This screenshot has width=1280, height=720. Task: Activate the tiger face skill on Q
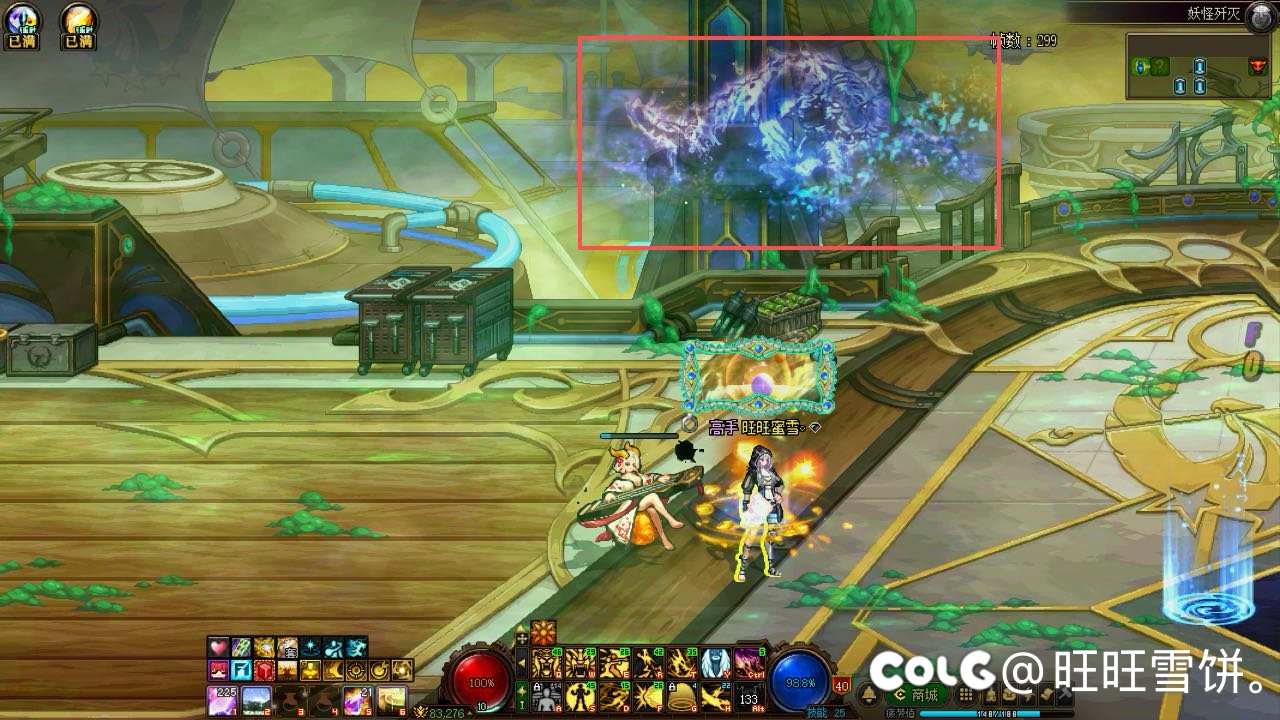tap(545, 663)
